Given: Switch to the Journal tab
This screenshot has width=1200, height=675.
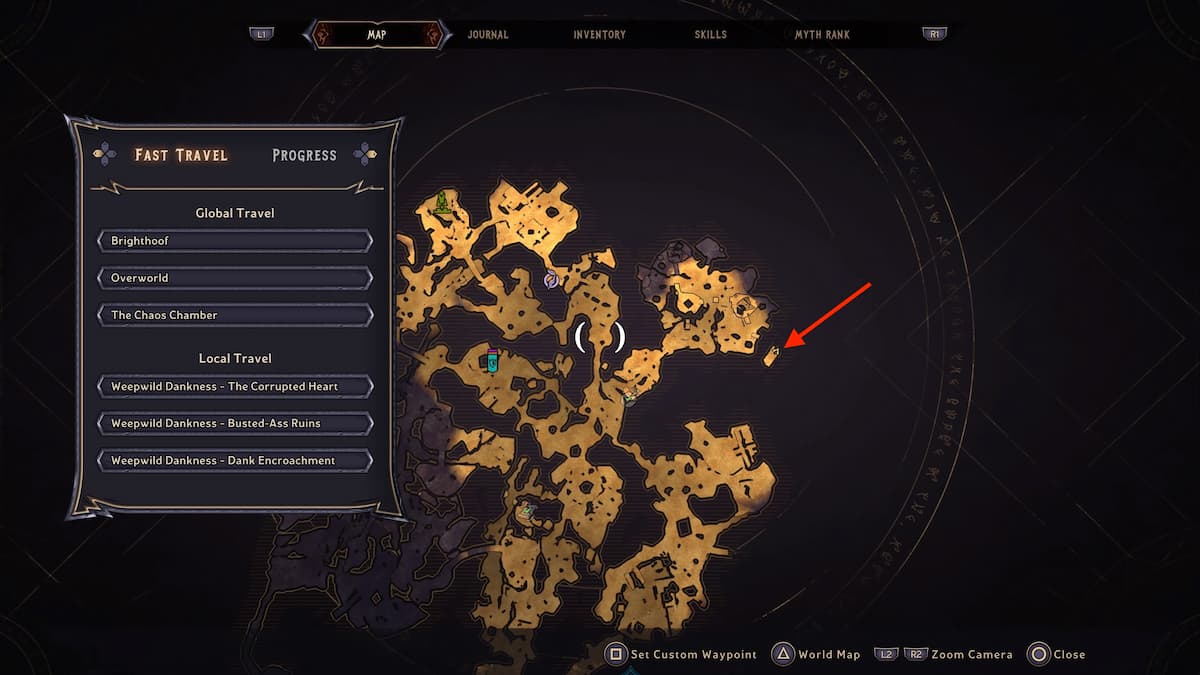Looking at the screenshot, I should coord(487,34).
